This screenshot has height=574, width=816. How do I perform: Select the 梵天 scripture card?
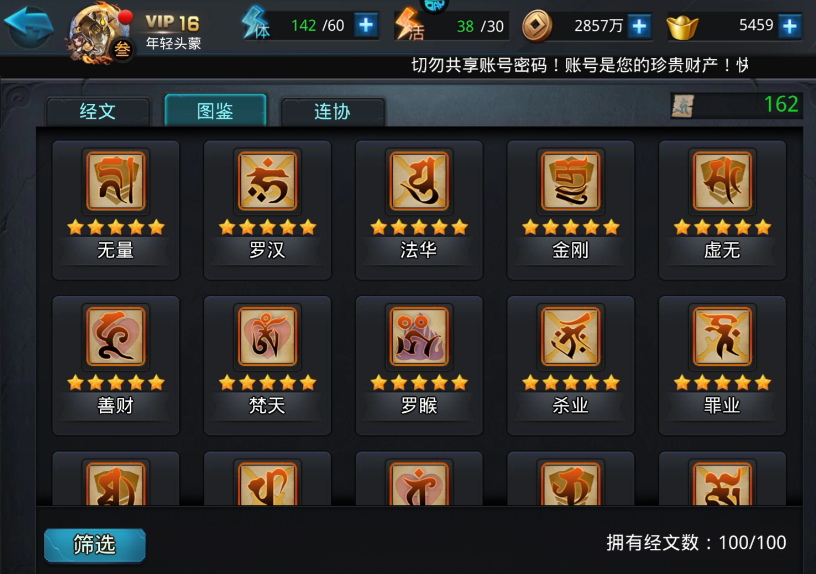point(267,364)
